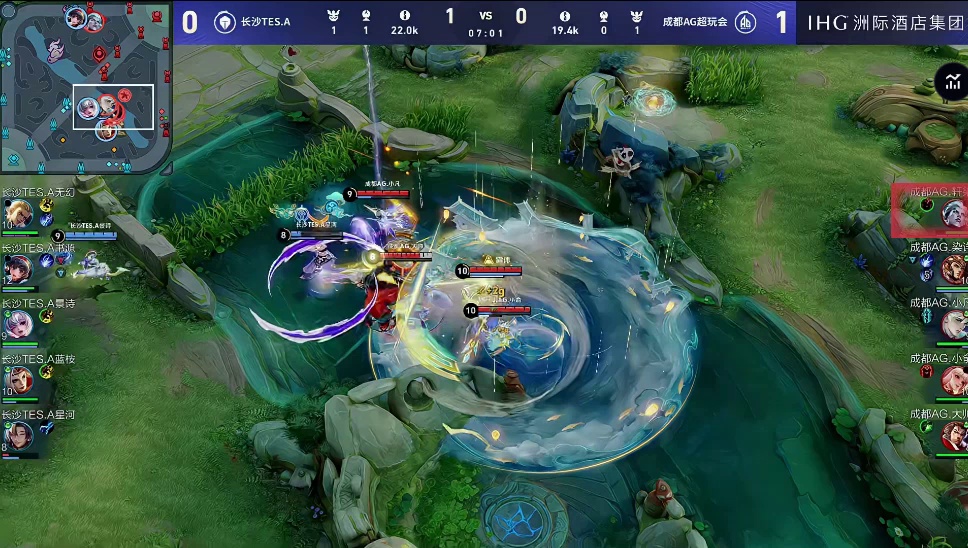
Task: Choose 长沙TES.A晨诗's hero portrait
Action: (18, 324)
